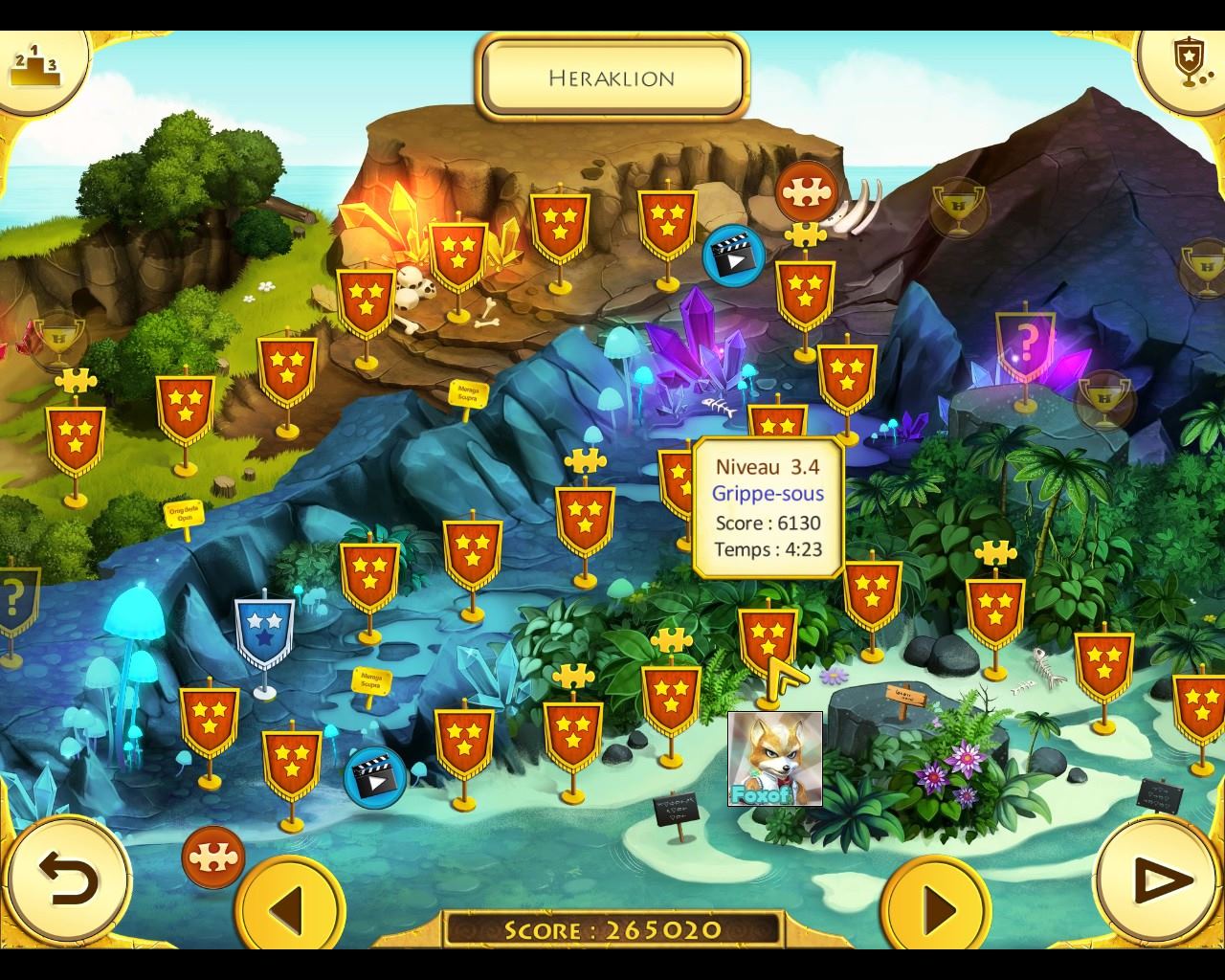Play the clapperboard cutscene near the blue mushrooms
The width and height of the screenshot is (1225, 980).
(374, 777)
